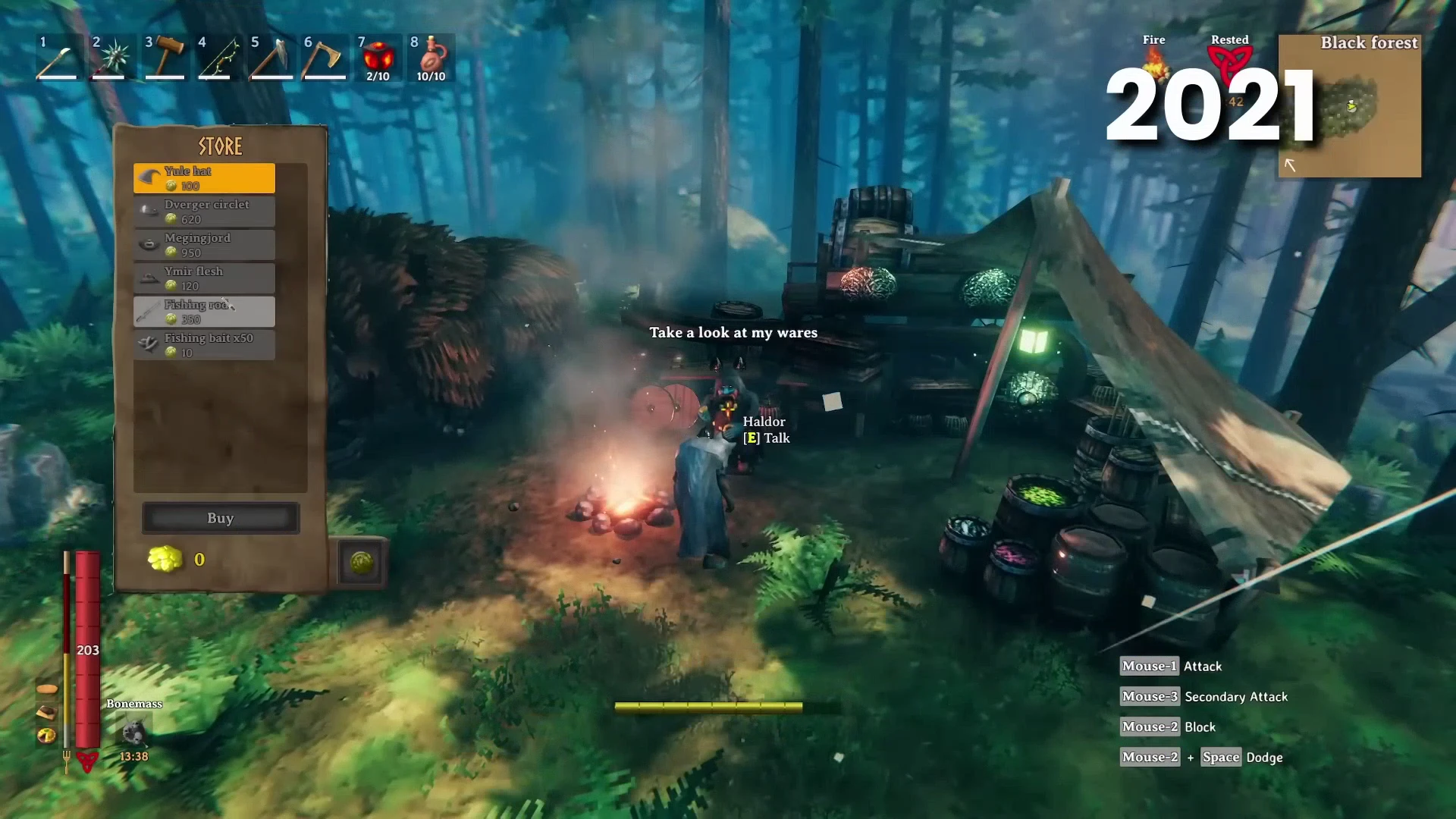Screen dimensions: 1456x819
Task: Select the Megingjord store item
Action: [x=203, y=244]
